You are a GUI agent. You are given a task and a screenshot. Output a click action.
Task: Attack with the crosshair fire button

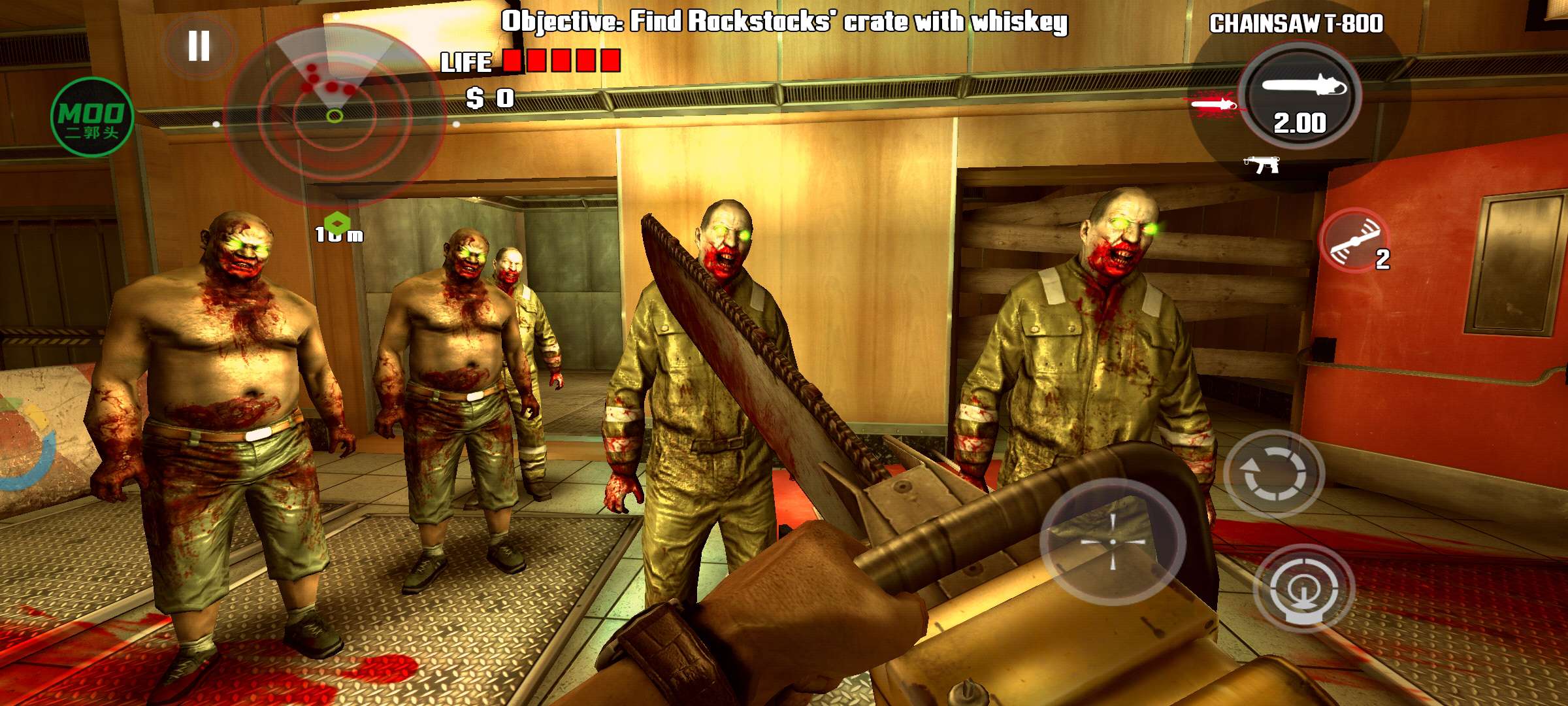tap(1113, 542)
